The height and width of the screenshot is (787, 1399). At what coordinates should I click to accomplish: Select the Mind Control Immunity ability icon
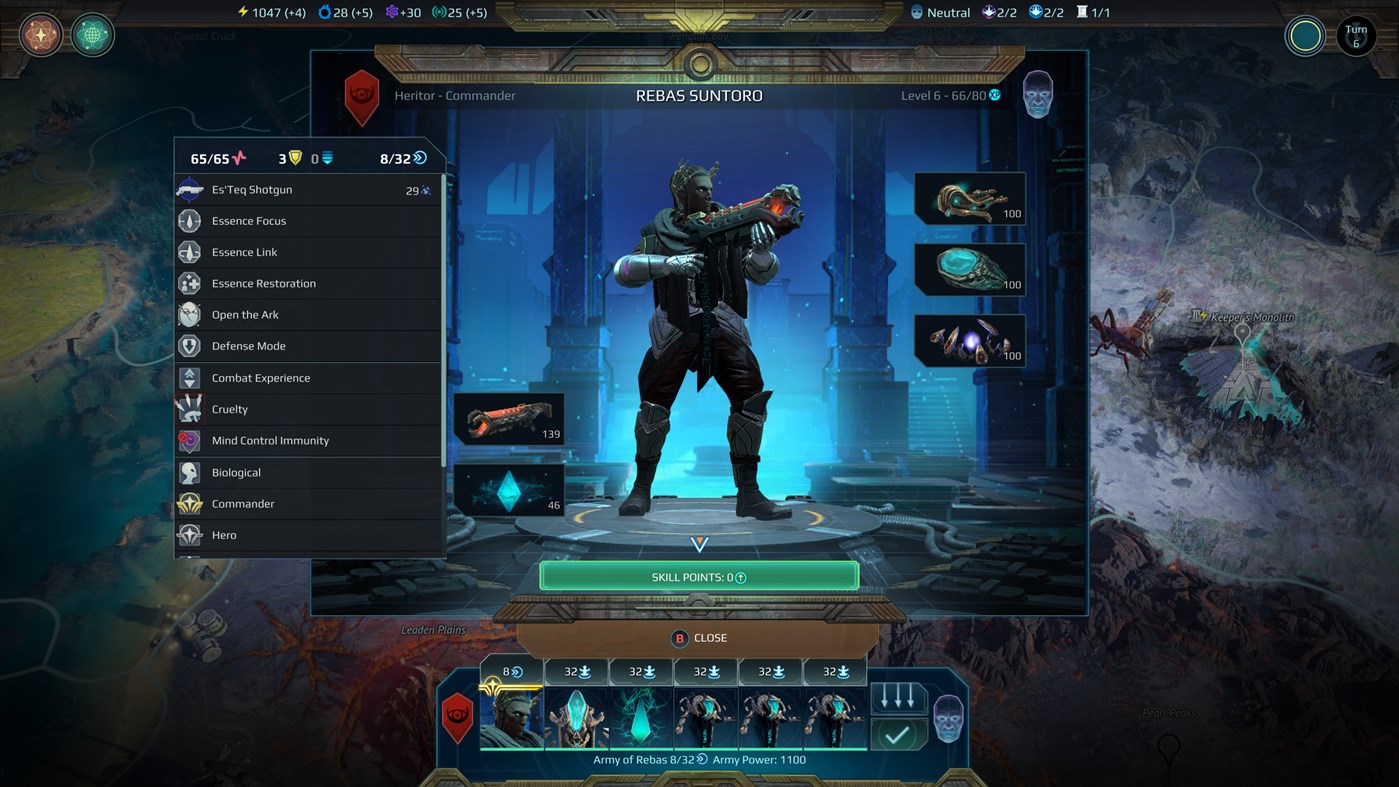190,440
